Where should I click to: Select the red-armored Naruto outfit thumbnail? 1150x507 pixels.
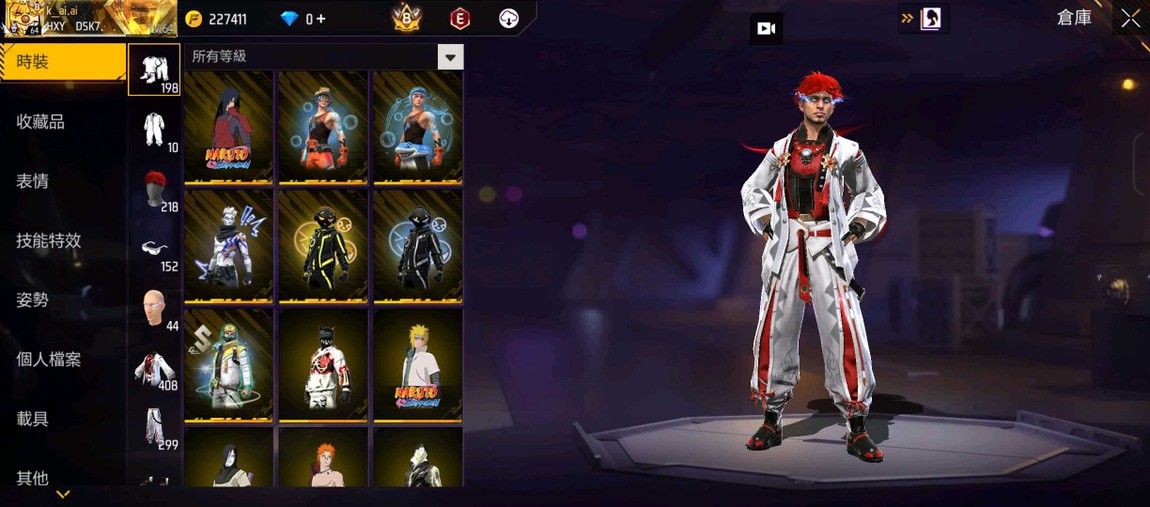click(229, 127)
